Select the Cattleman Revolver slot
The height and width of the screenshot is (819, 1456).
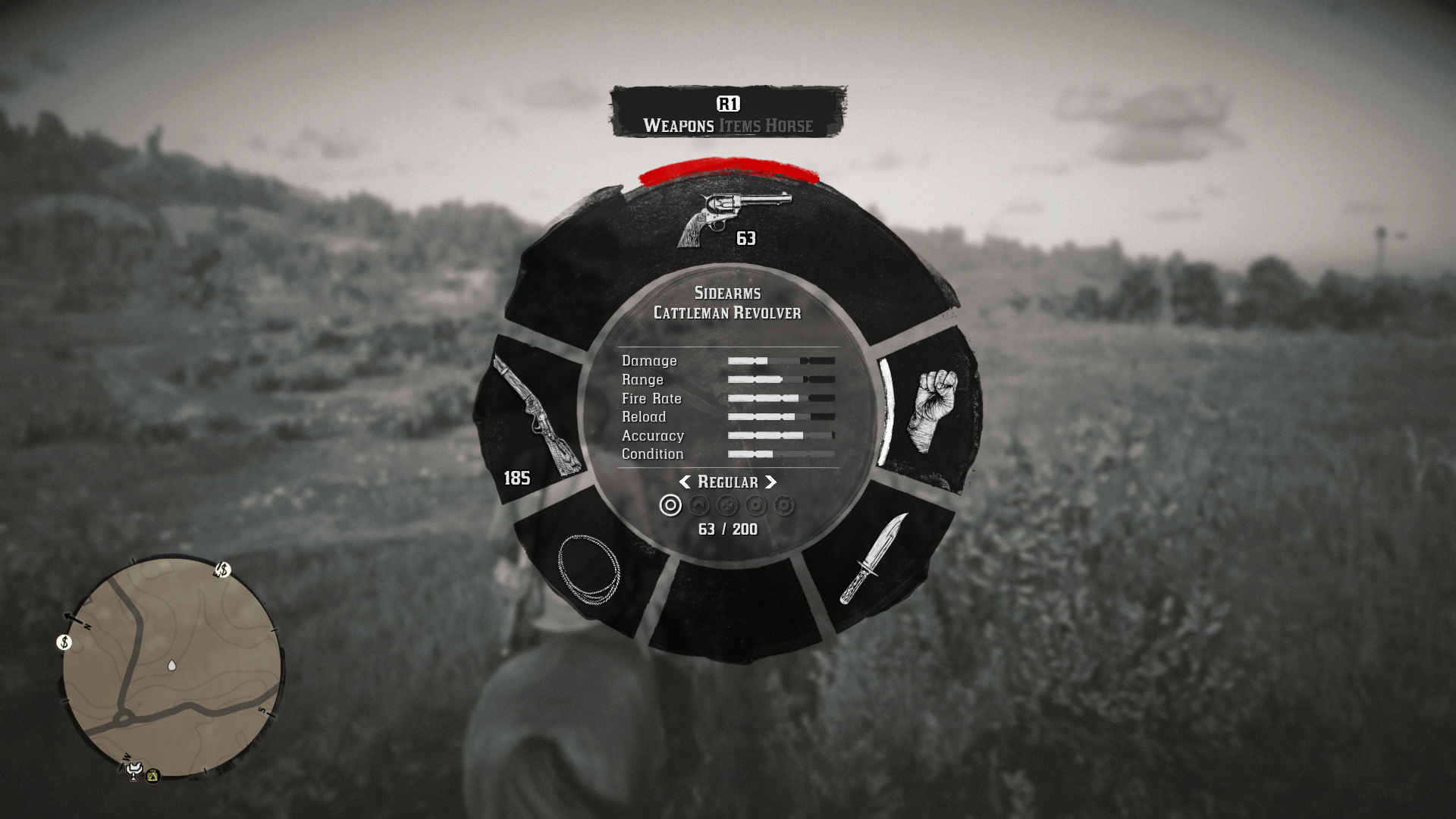(x=733, y=218)
